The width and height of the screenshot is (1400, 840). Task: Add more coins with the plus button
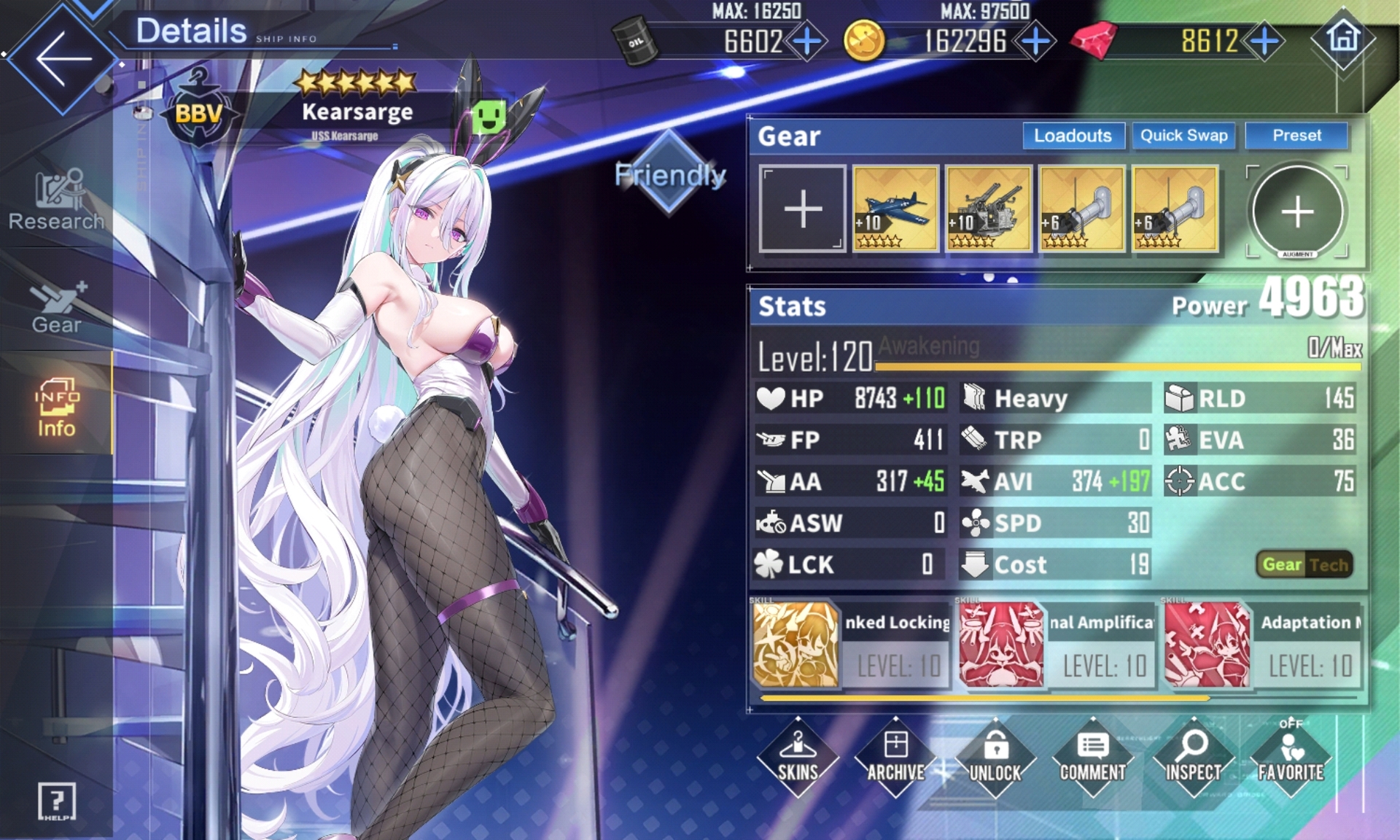click(x=1035, y=41)
